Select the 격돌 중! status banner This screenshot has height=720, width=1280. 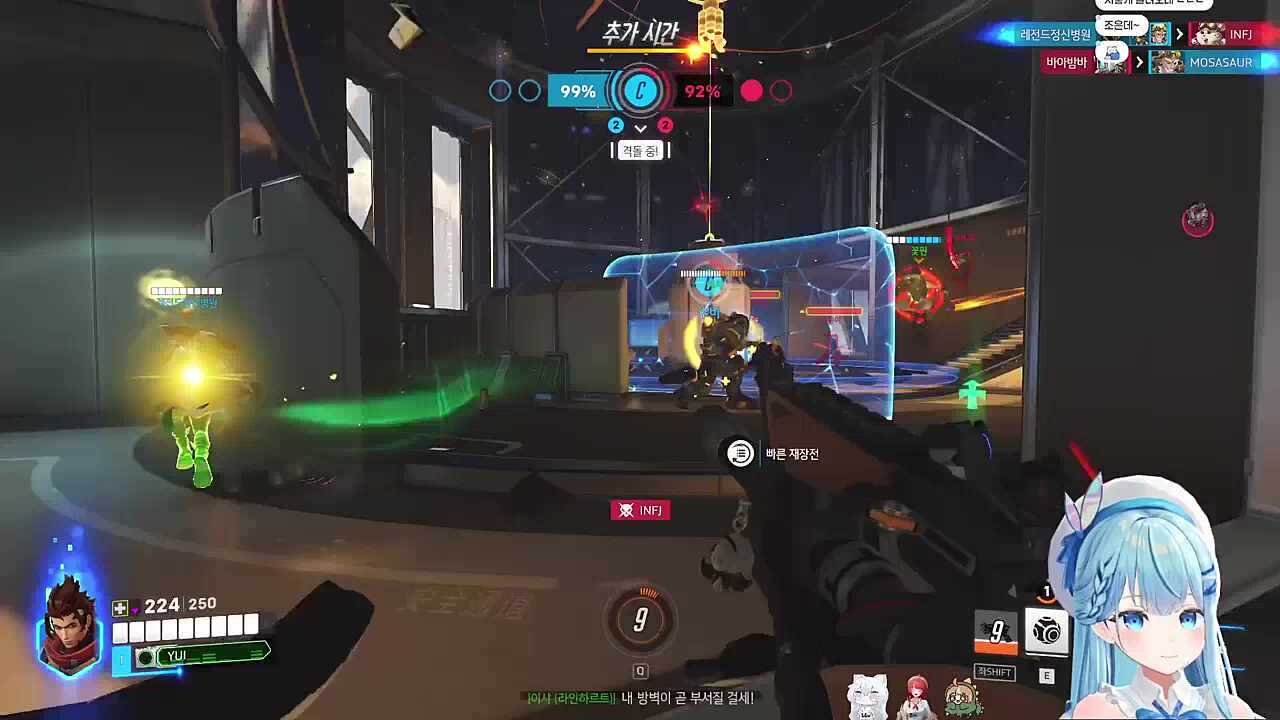pos(640,150)
